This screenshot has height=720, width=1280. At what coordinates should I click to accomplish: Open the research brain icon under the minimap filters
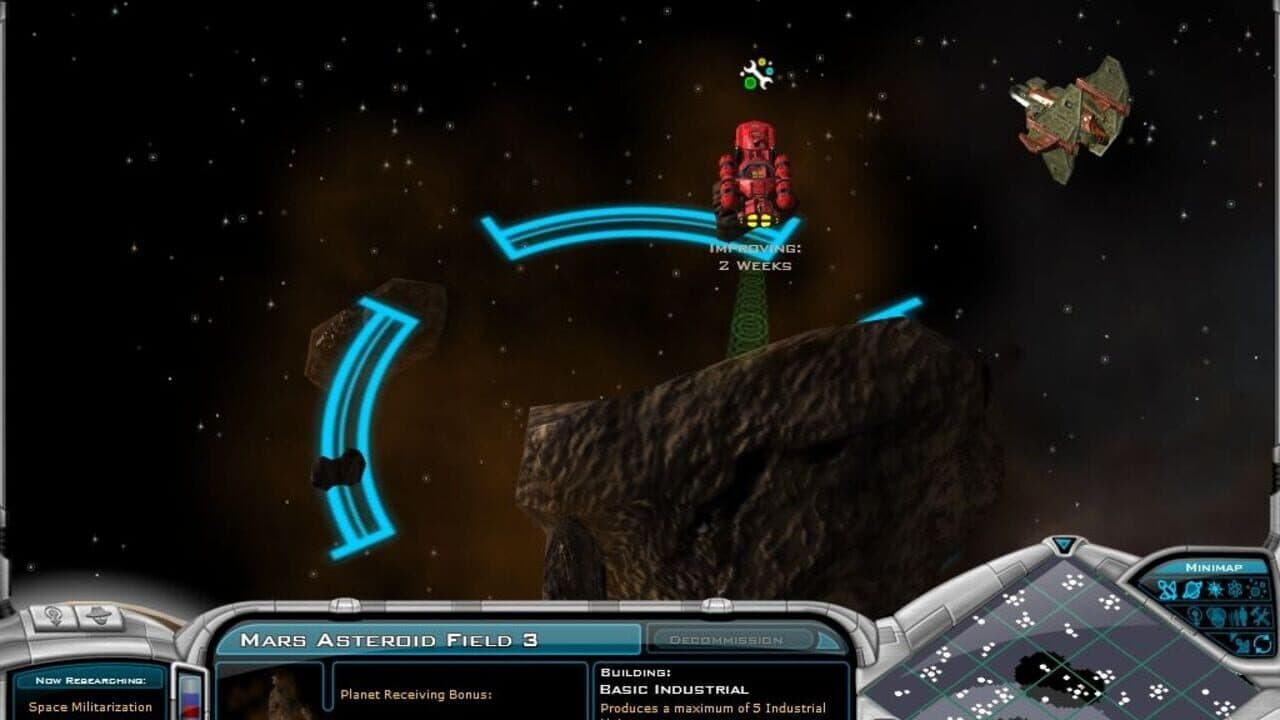point(1215,615)
